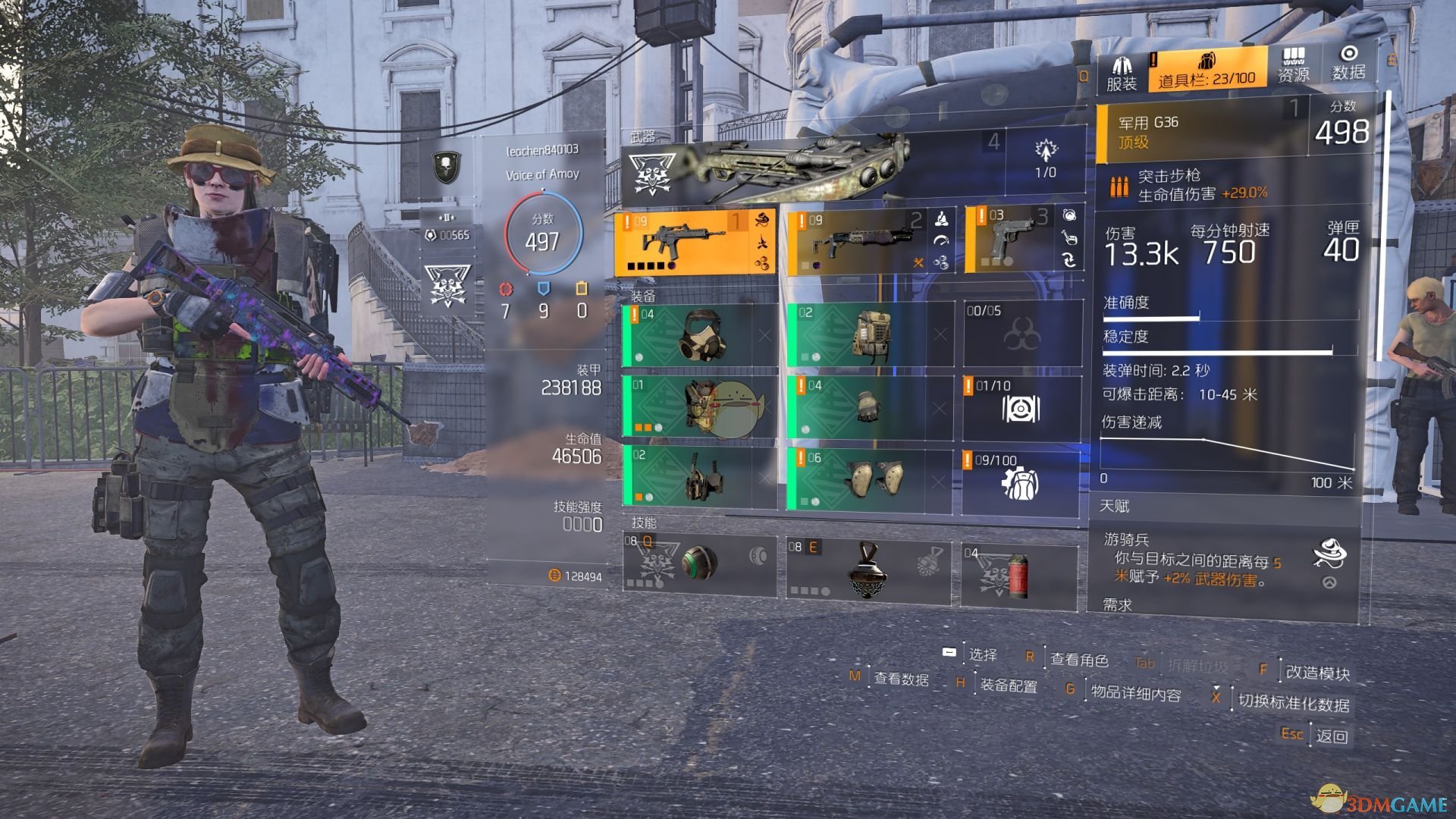Select the kneepads gear slot
The height and width of the screenshot is (819, 1456).
point(869,479)
